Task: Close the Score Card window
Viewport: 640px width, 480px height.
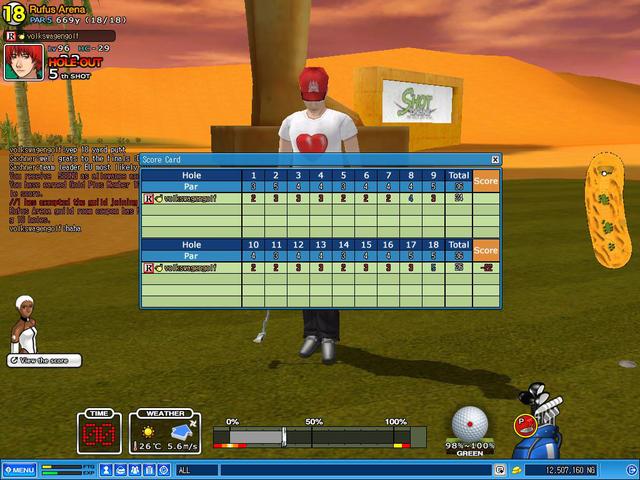Action: tap(495, 159)
